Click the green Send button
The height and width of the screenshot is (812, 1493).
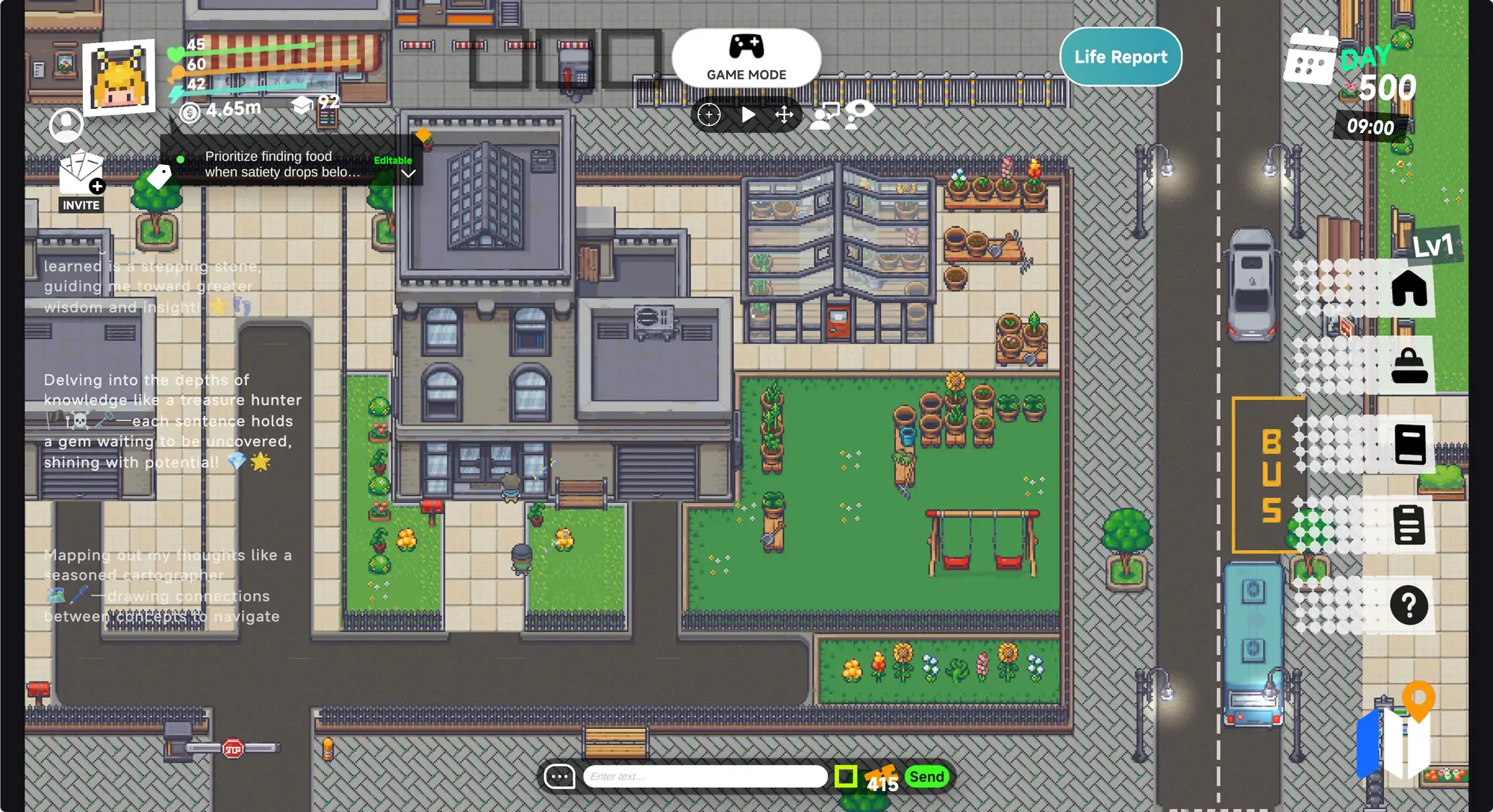pyautogui.click(x=926, y=776)
